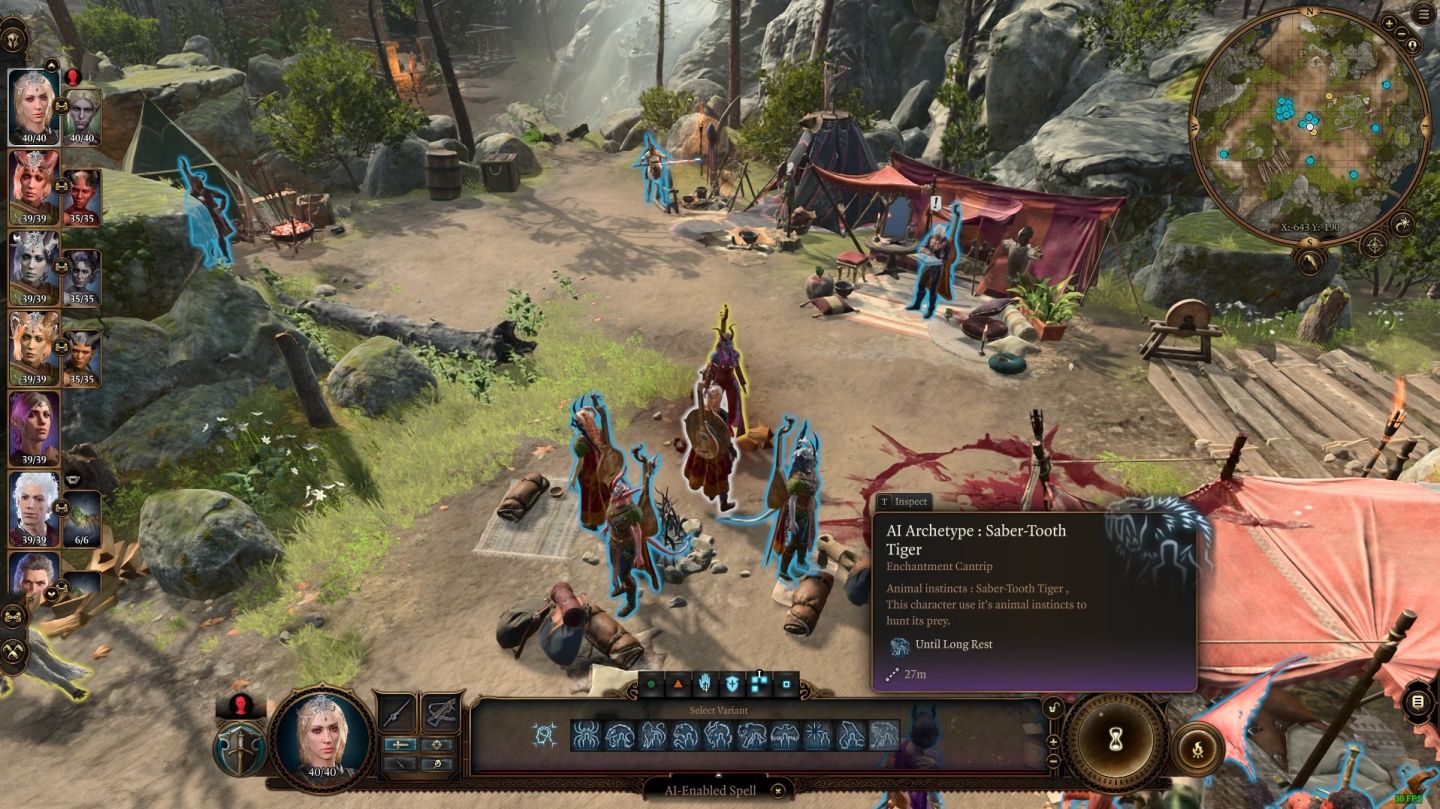This screenshot has height=809, width=1440.
Task: Select the melee weapon slot
Action: pos(398,712)
